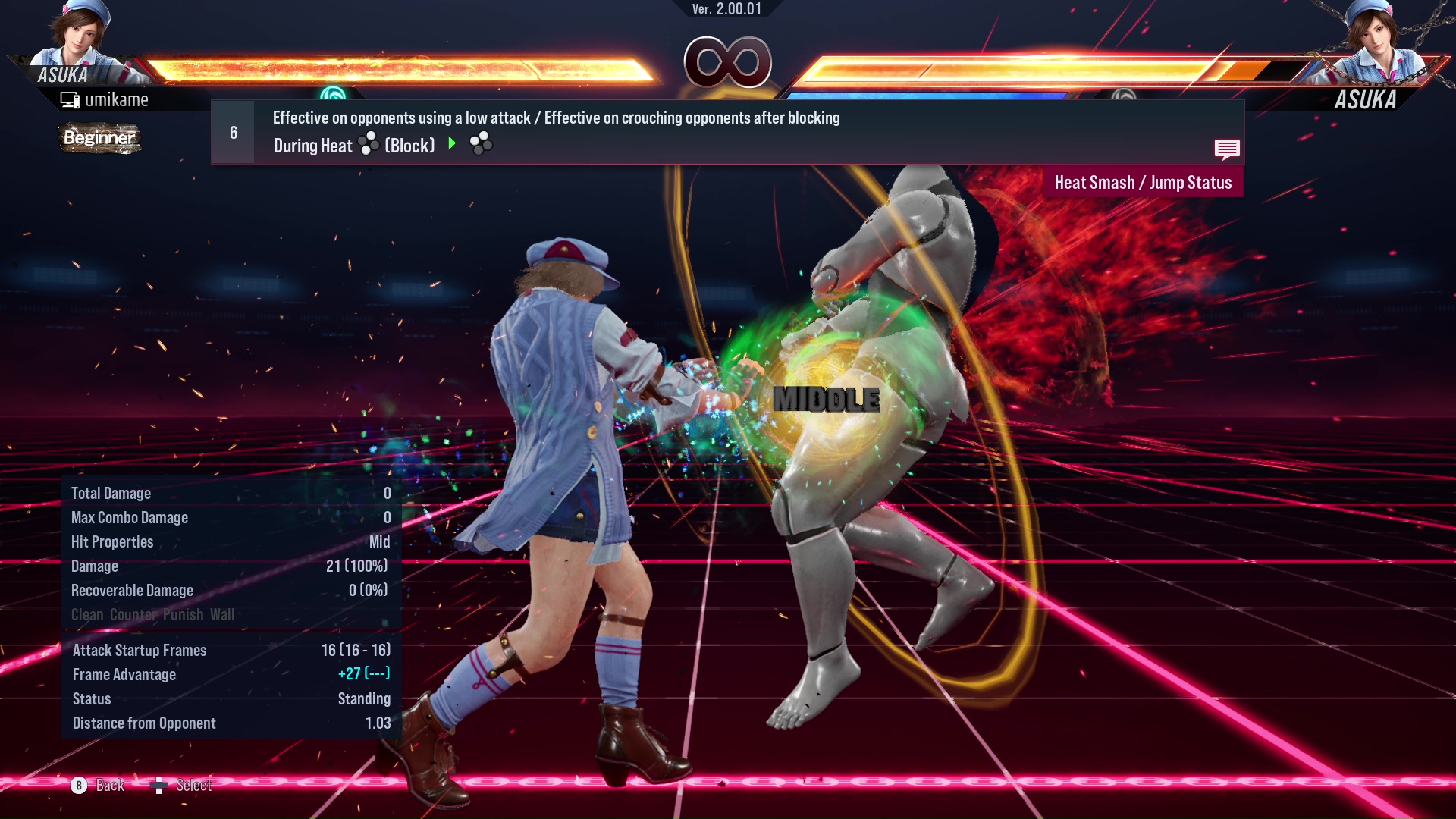Click the second four-button input icon
The image size is (1456, 819).
tap(481, 143)
